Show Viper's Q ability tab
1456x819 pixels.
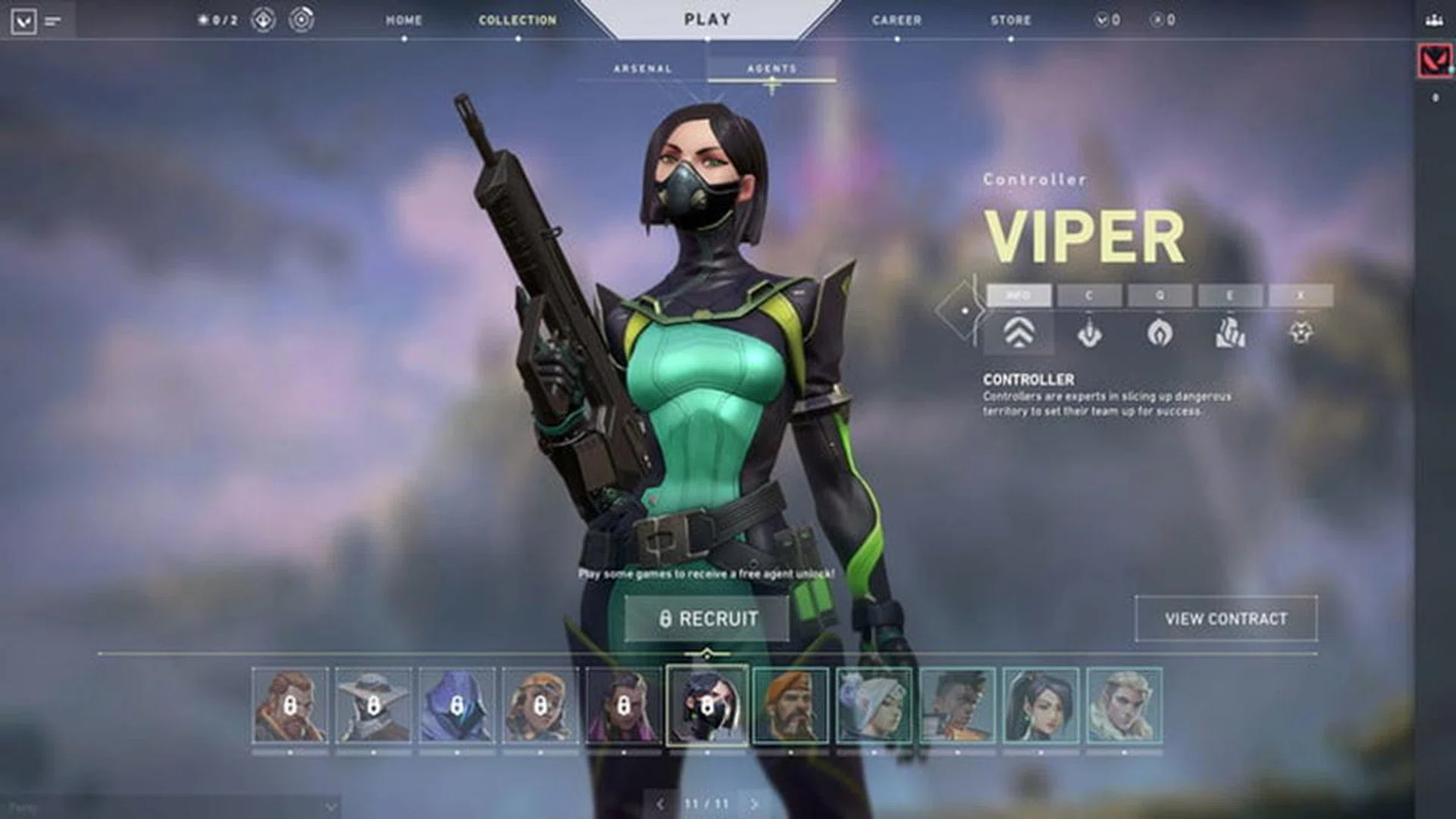click(1159, 296)
